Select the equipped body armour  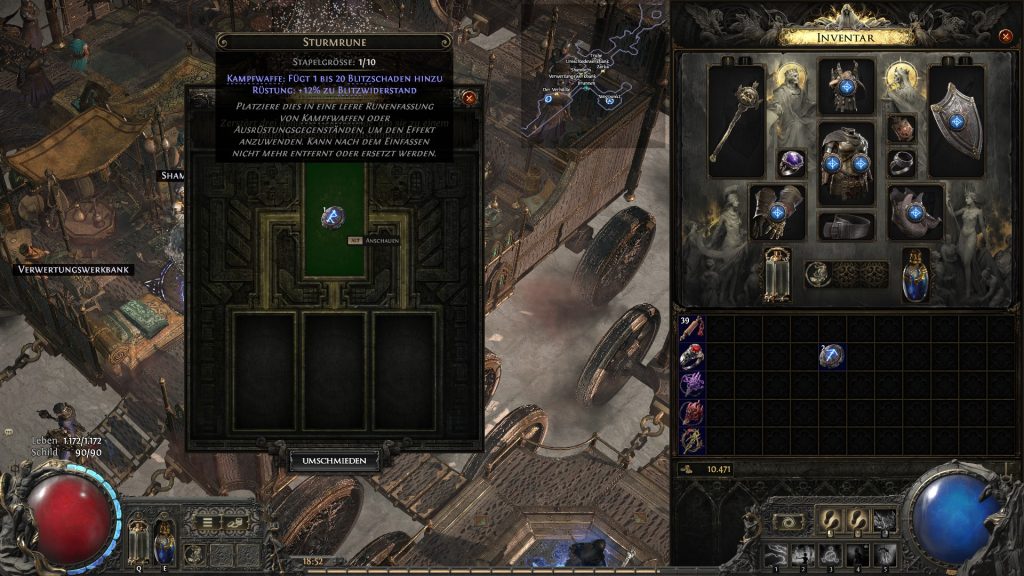[846, 162]
